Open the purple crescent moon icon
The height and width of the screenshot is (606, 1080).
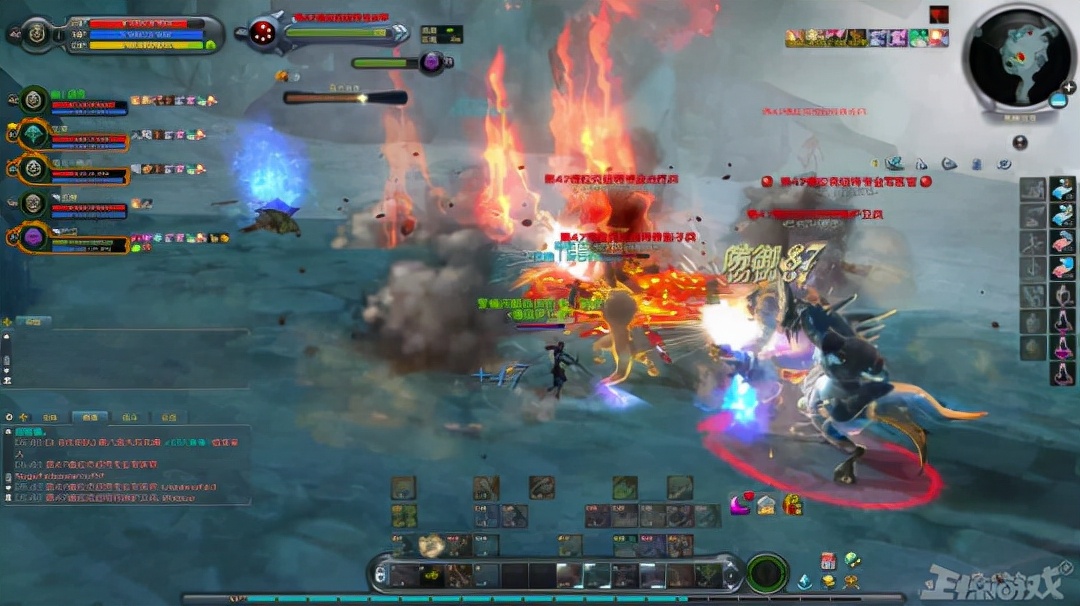point(741,503)
